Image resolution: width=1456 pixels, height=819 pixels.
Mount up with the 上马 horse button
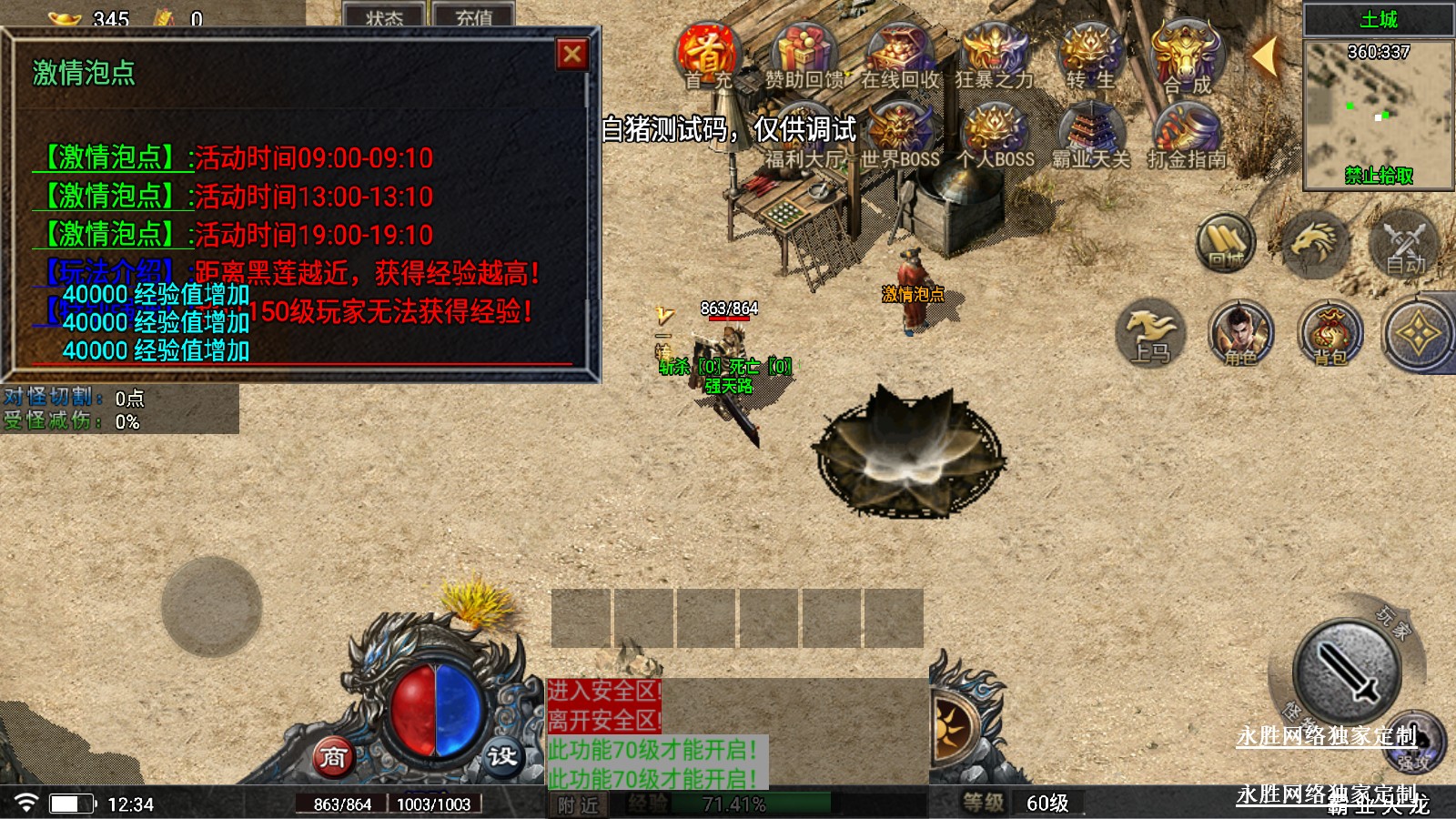tap(1150, 334)
